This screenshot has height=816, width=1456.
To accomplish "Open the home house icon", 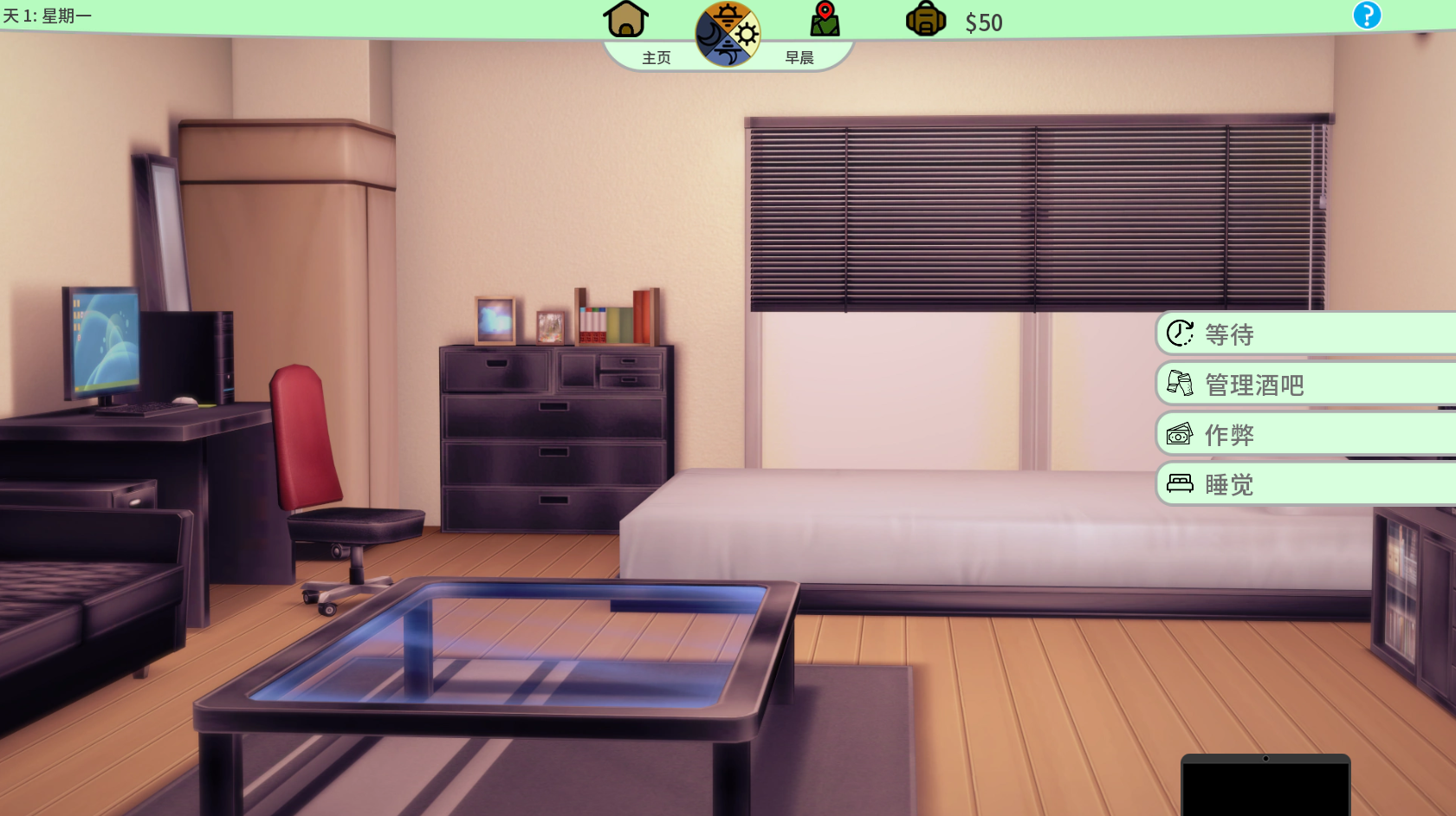I will [625, 19].
